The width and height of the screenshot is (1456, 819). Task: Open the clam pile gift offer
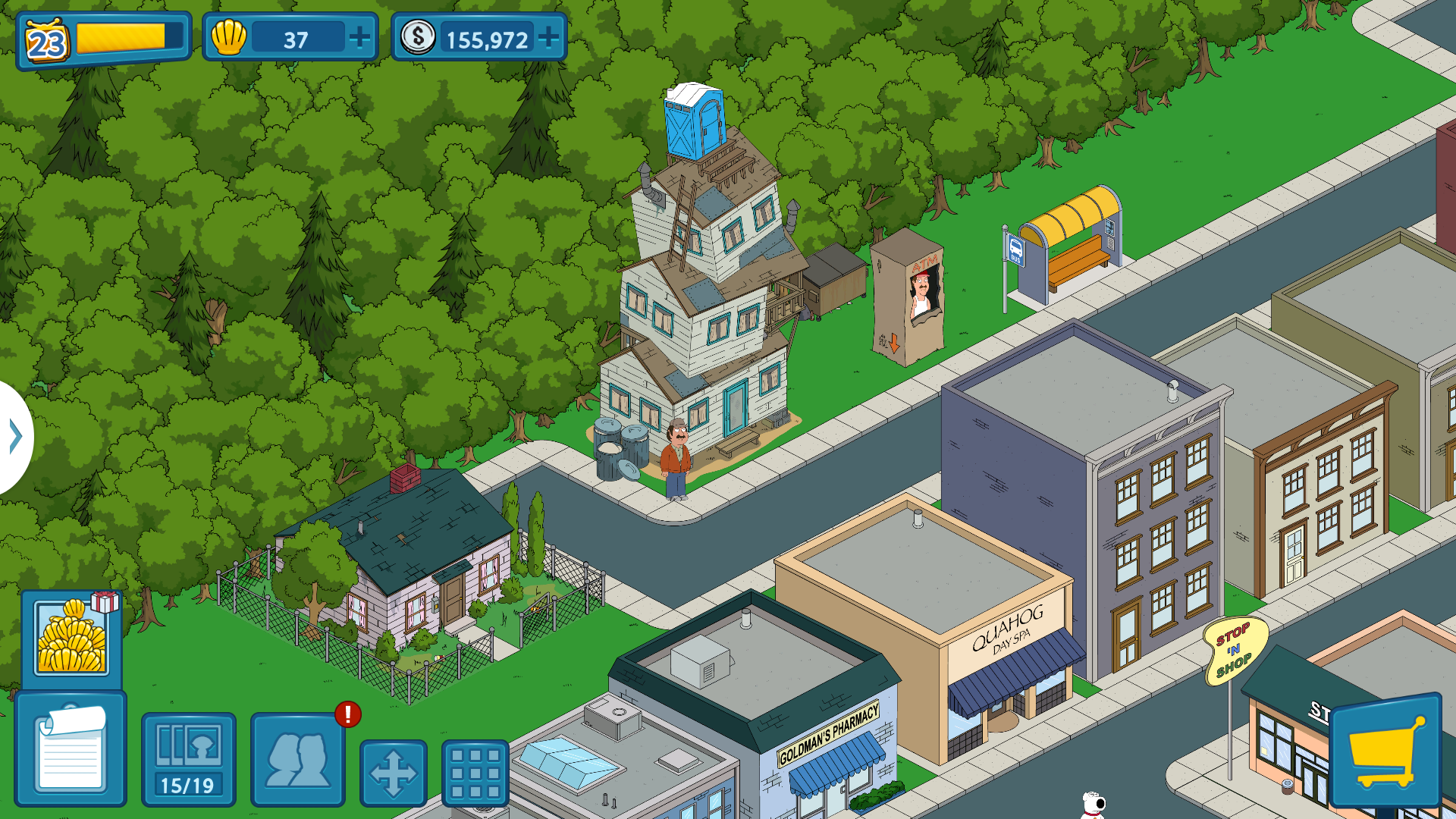(x=73, y=638)
